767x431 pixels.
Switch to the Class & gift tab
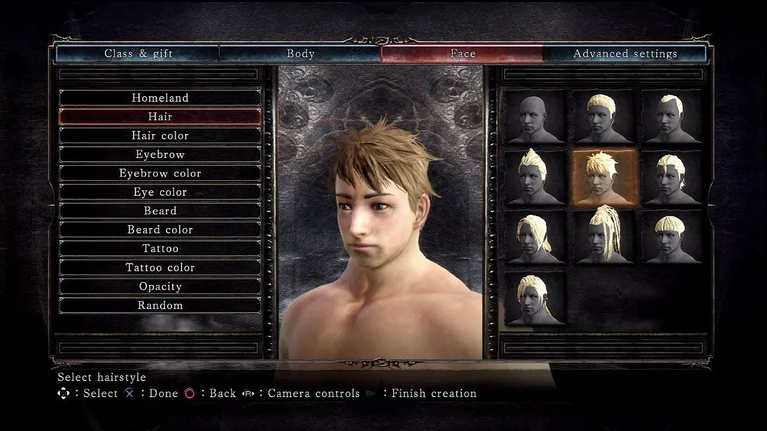point(138,54)
